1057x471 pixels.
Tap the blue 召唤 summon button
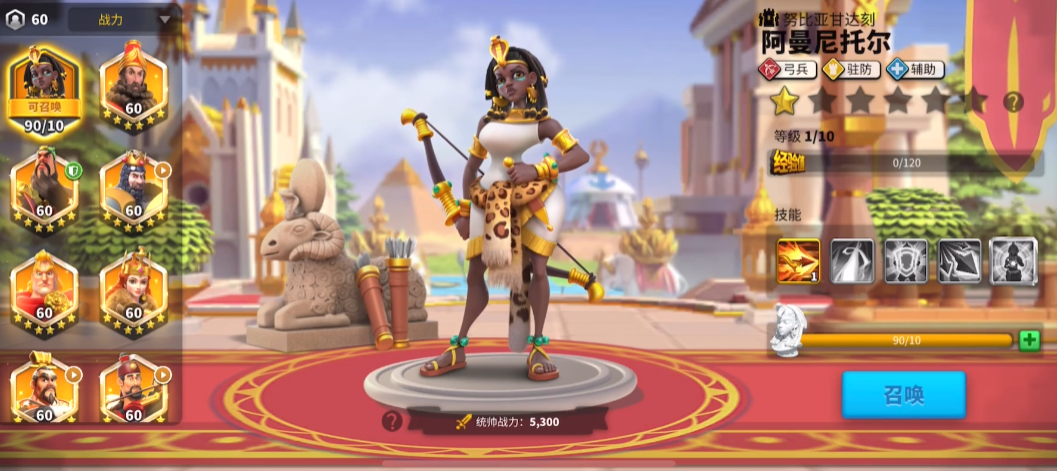903,394
